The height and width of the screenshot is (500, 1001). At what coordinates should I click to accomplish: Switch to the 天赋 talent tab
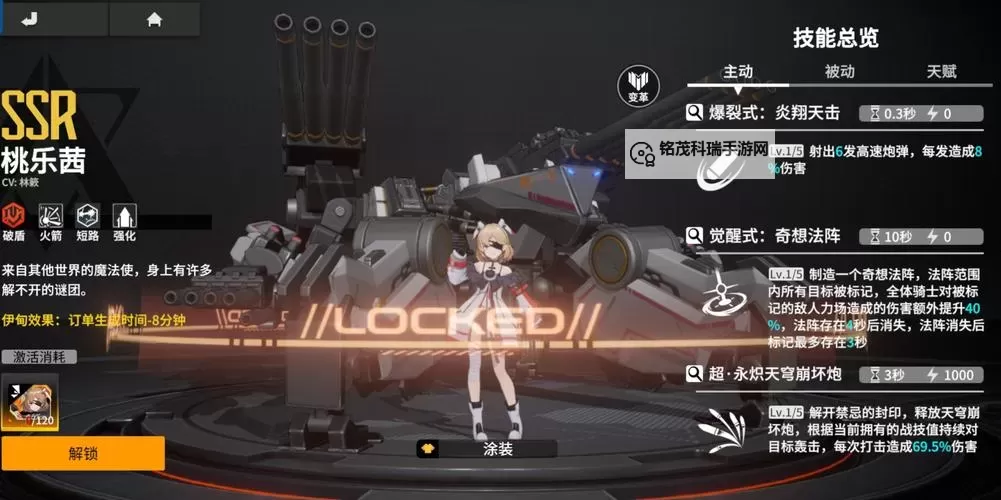point(941,72)
